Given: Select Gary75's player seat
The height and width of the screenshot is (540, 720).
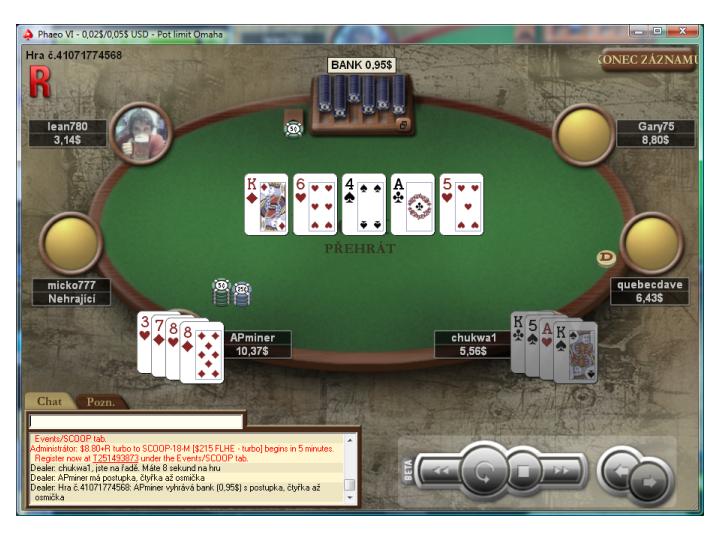Looking at the screenshot, I should (584, 133).
